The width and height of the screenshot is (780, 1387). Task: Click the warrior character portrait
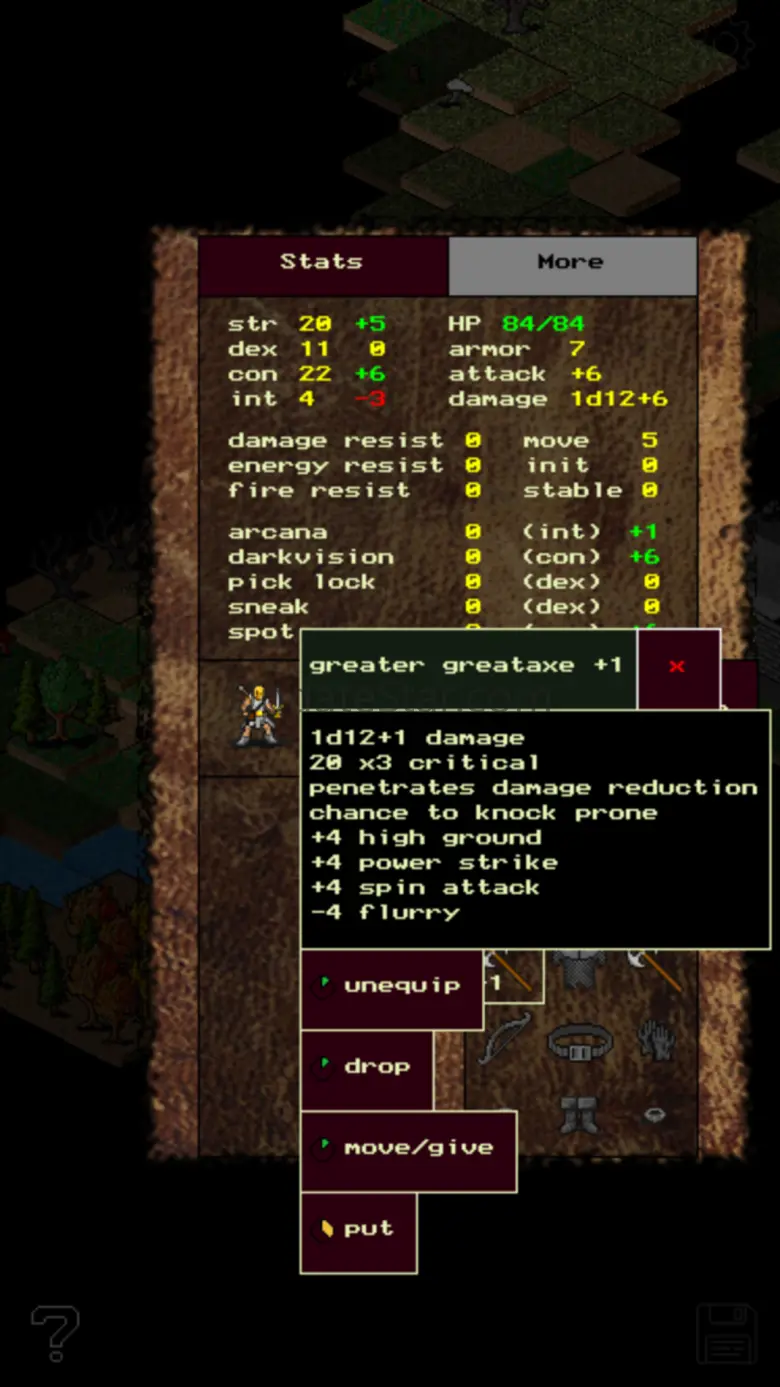tap(257, 715)
